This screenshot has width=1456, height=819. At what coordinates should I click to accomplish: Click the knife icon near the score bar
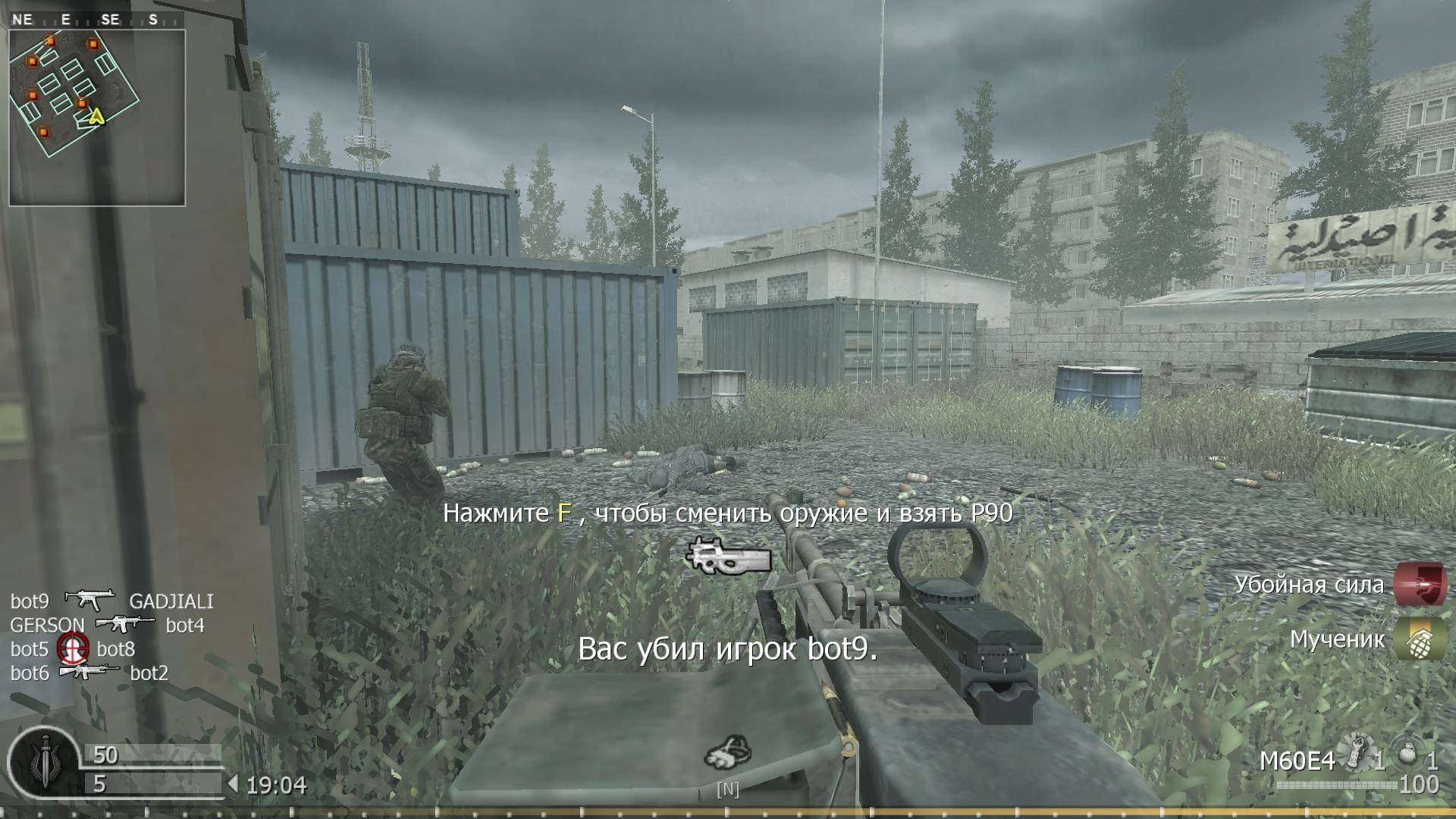click(45, 758)
